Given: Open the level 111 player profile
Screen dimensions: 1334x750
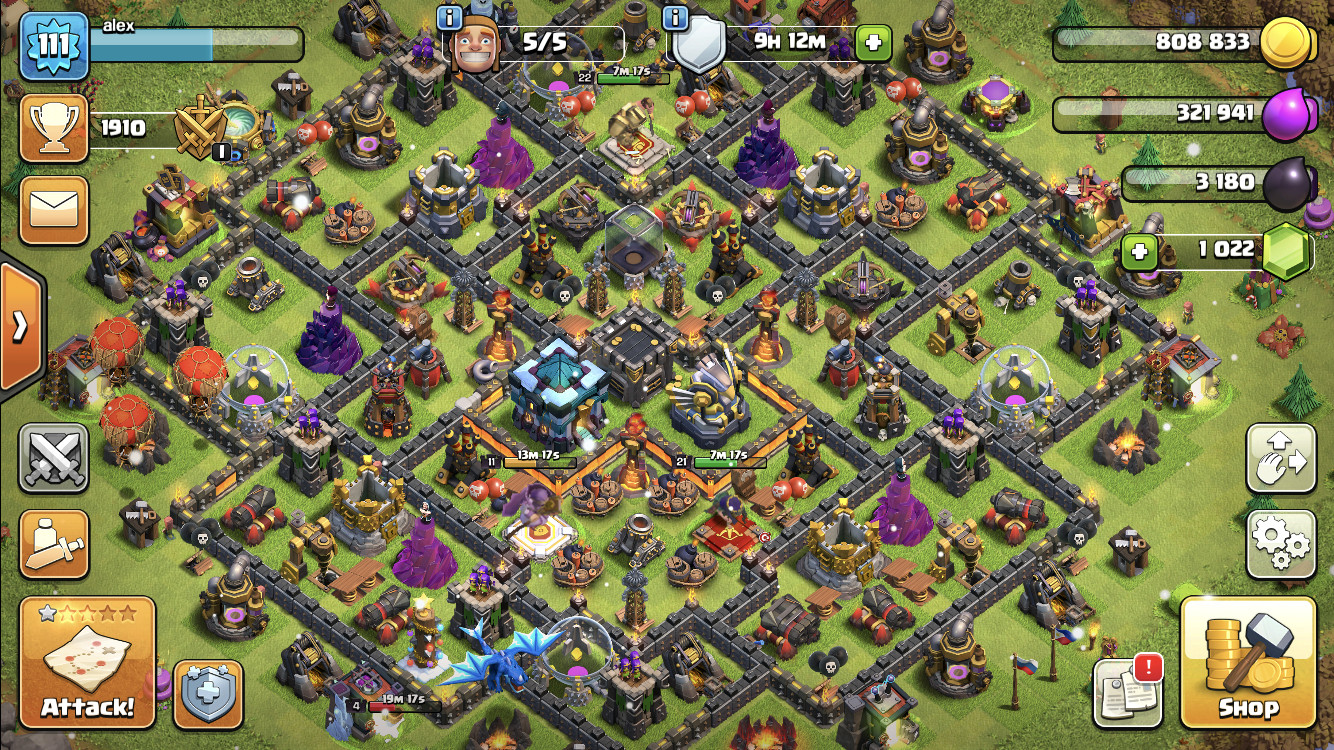Looking at the screenshot, I should coord(54,46).
